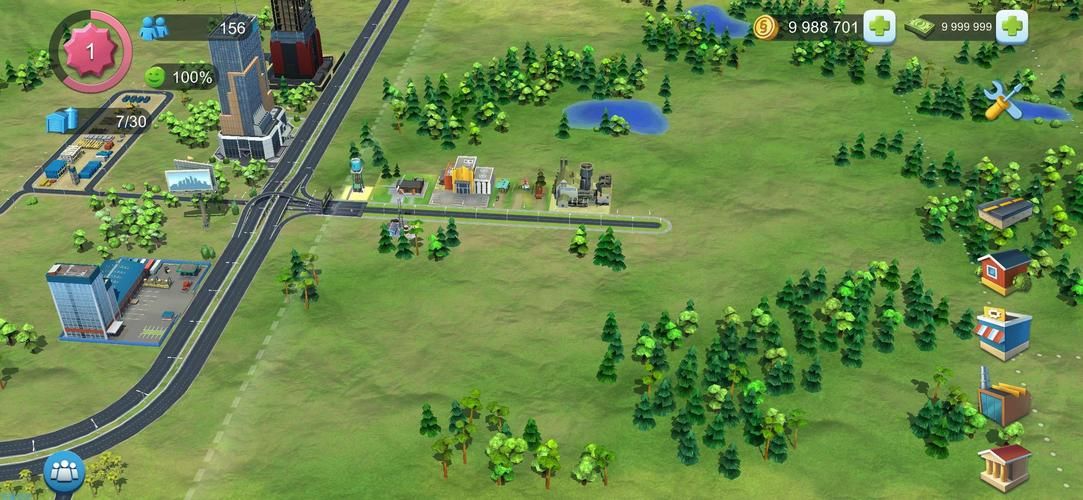The width and height of the screenshot is (1083, 500).
Task: Open the road building menu
Action: (x=1004, y=212)
